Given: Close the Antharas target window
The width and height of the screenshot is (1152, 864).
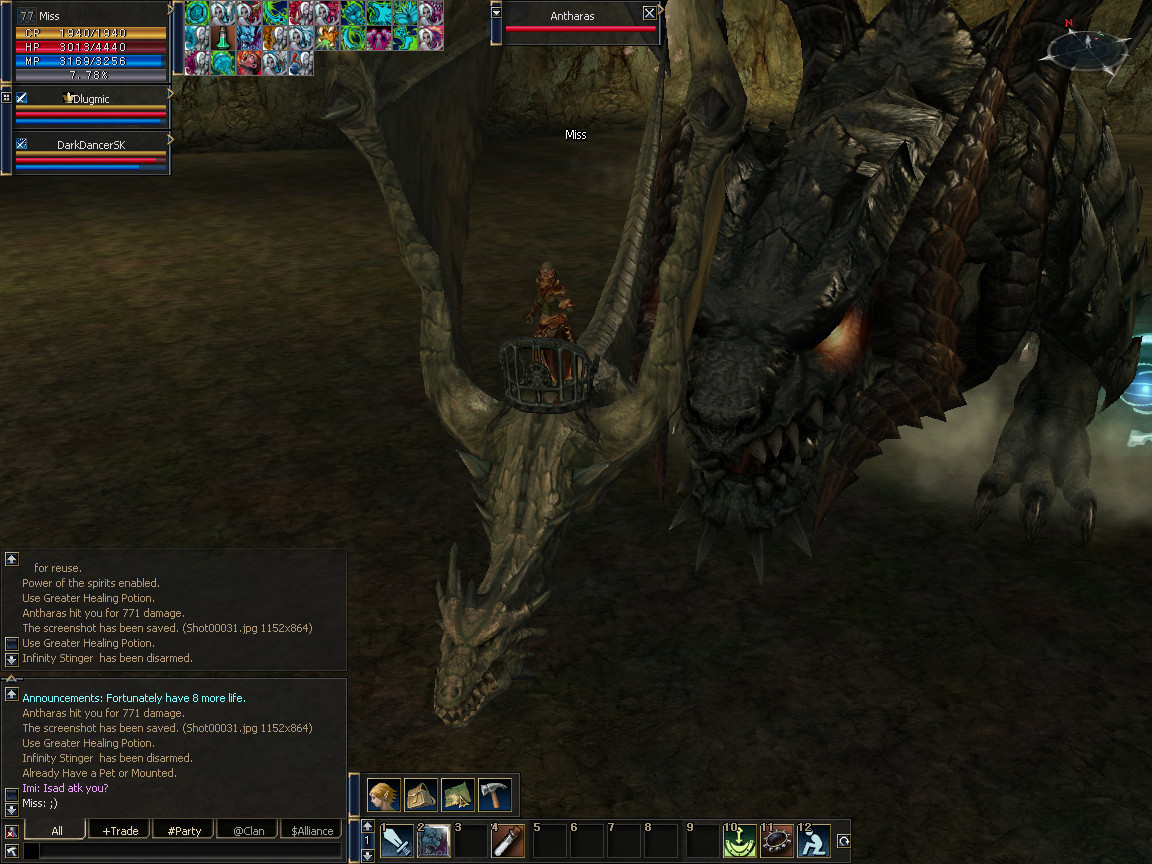Looking at the screenshot, I should pos(649,13).
